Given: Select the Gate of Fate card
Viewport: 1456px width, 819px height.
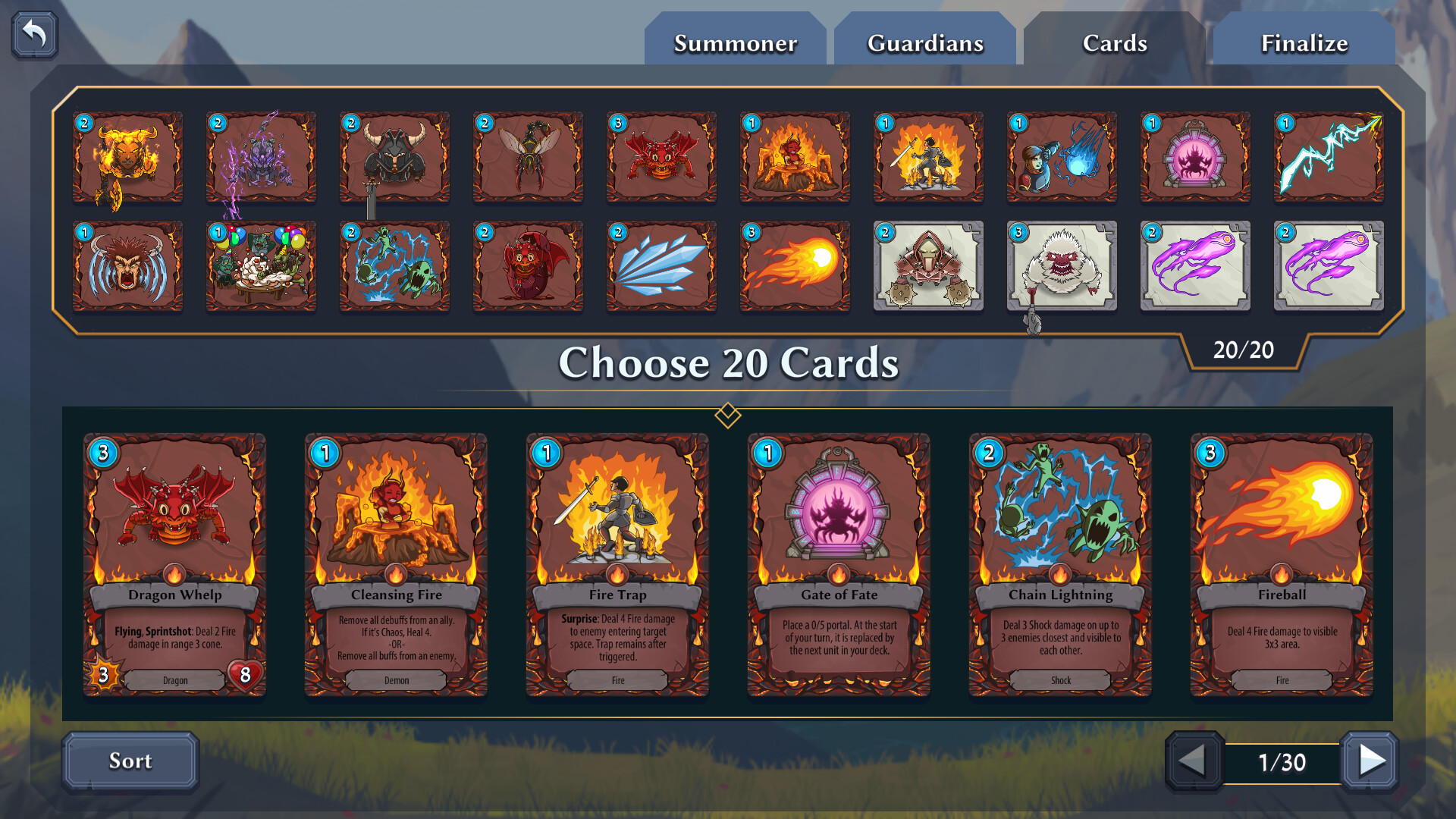Looking at the screenshot, I should point(839,565).
